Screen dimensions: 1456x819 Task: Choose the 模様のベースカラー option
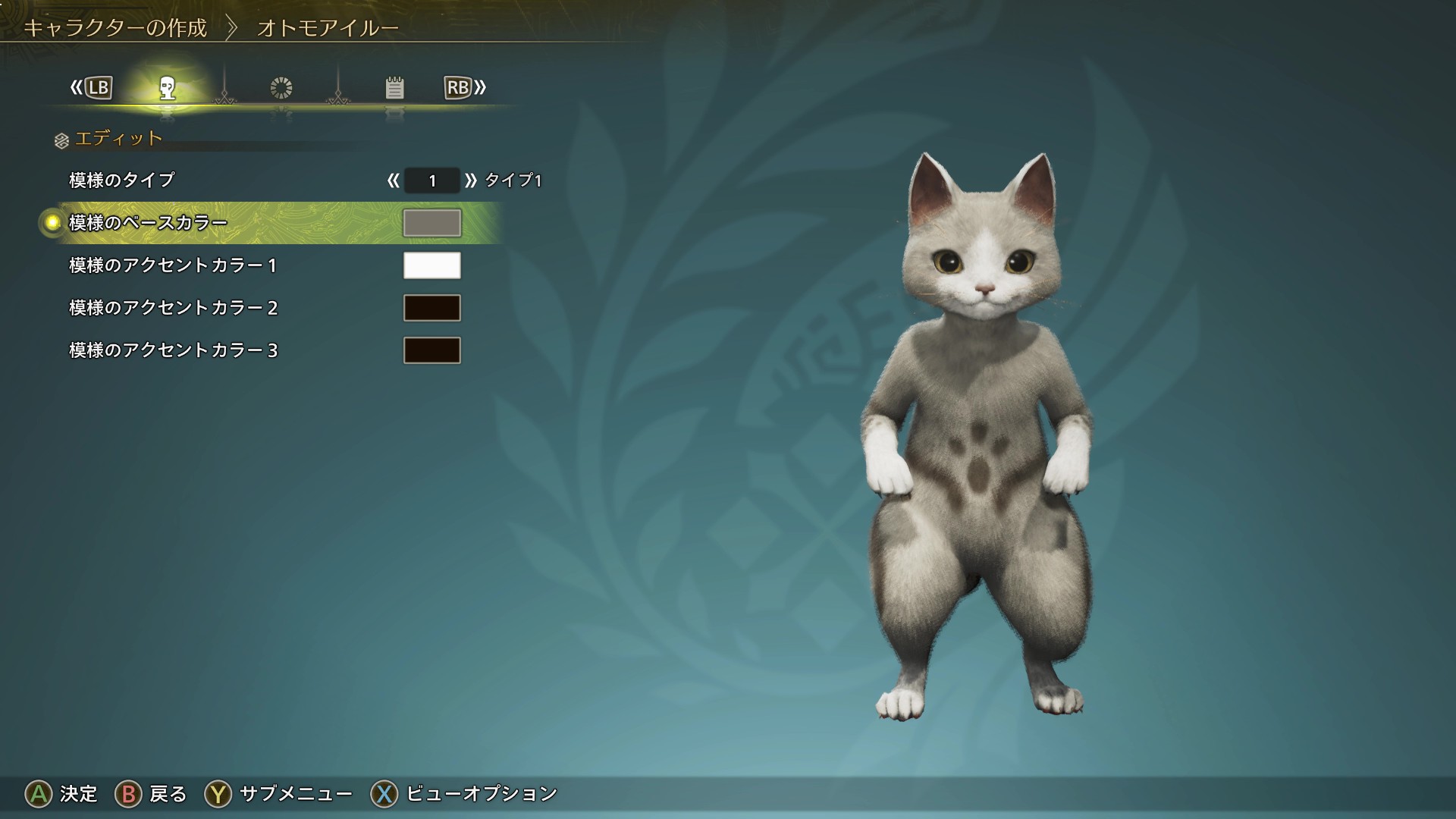pyautogui.click(x=148, y=223)
